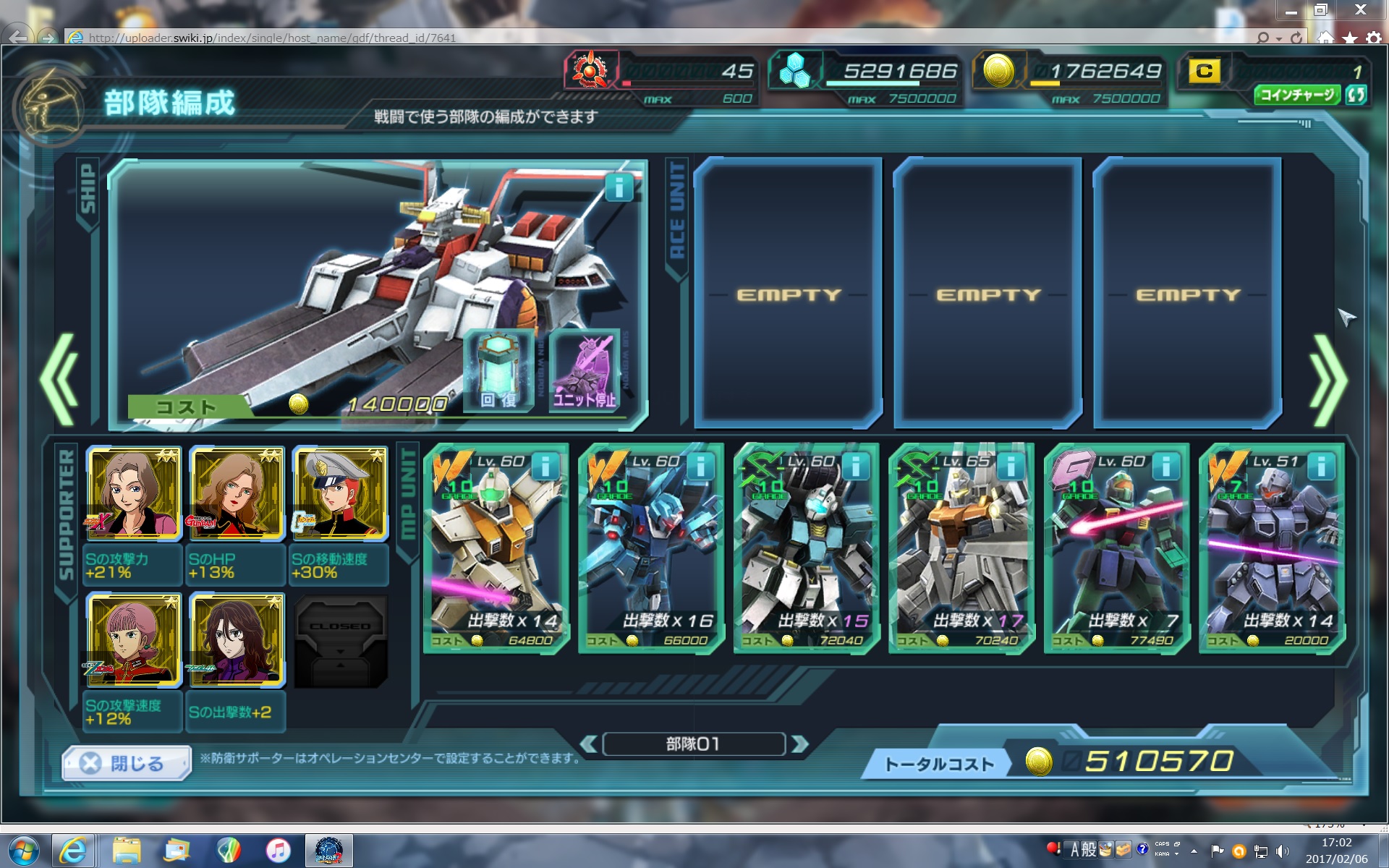
Task: Select the ユニット停止 ship skill icon
Action: (x=585, y=370)
